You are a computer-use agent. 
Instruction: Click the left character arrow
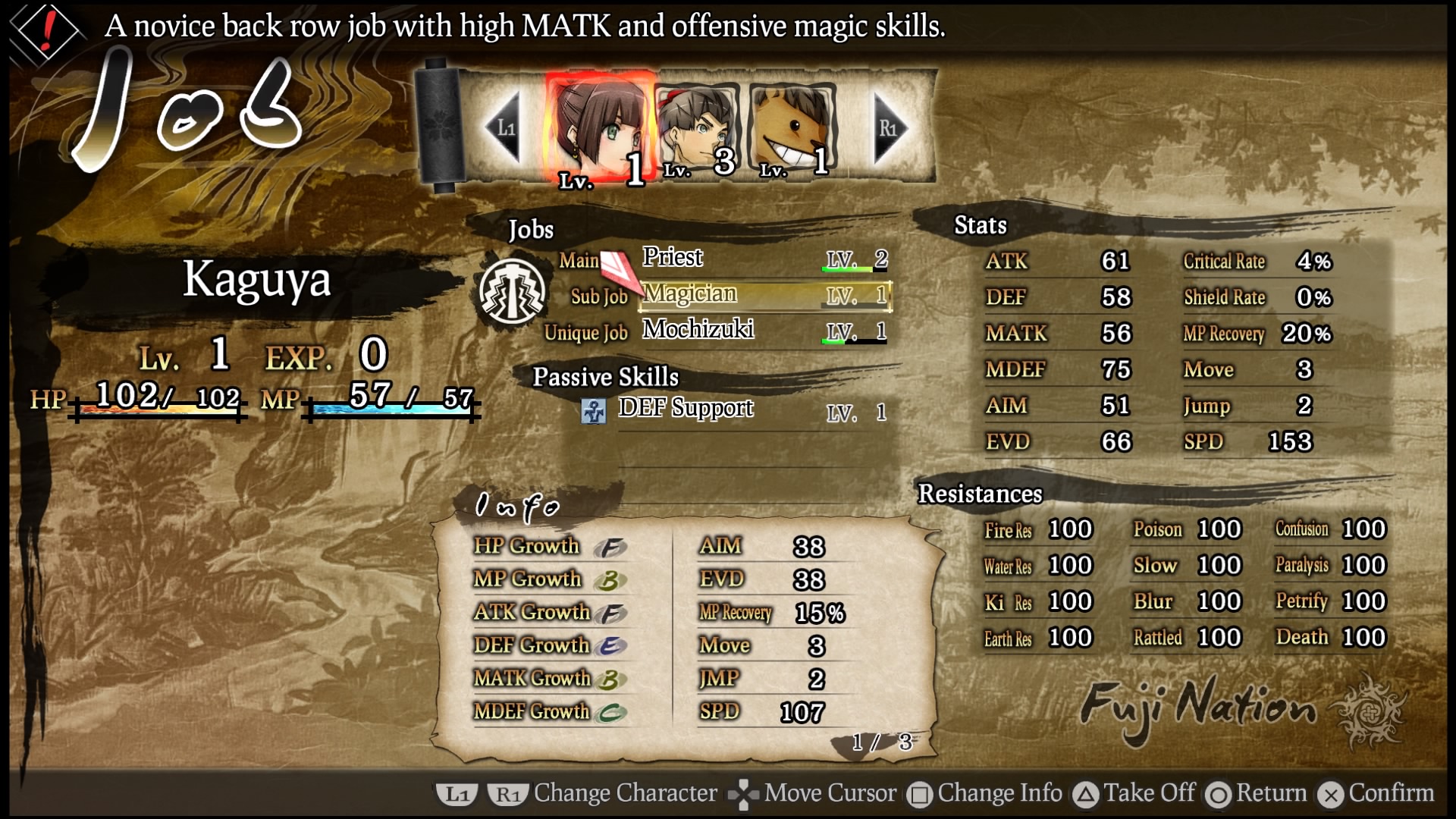click(504, 127)
